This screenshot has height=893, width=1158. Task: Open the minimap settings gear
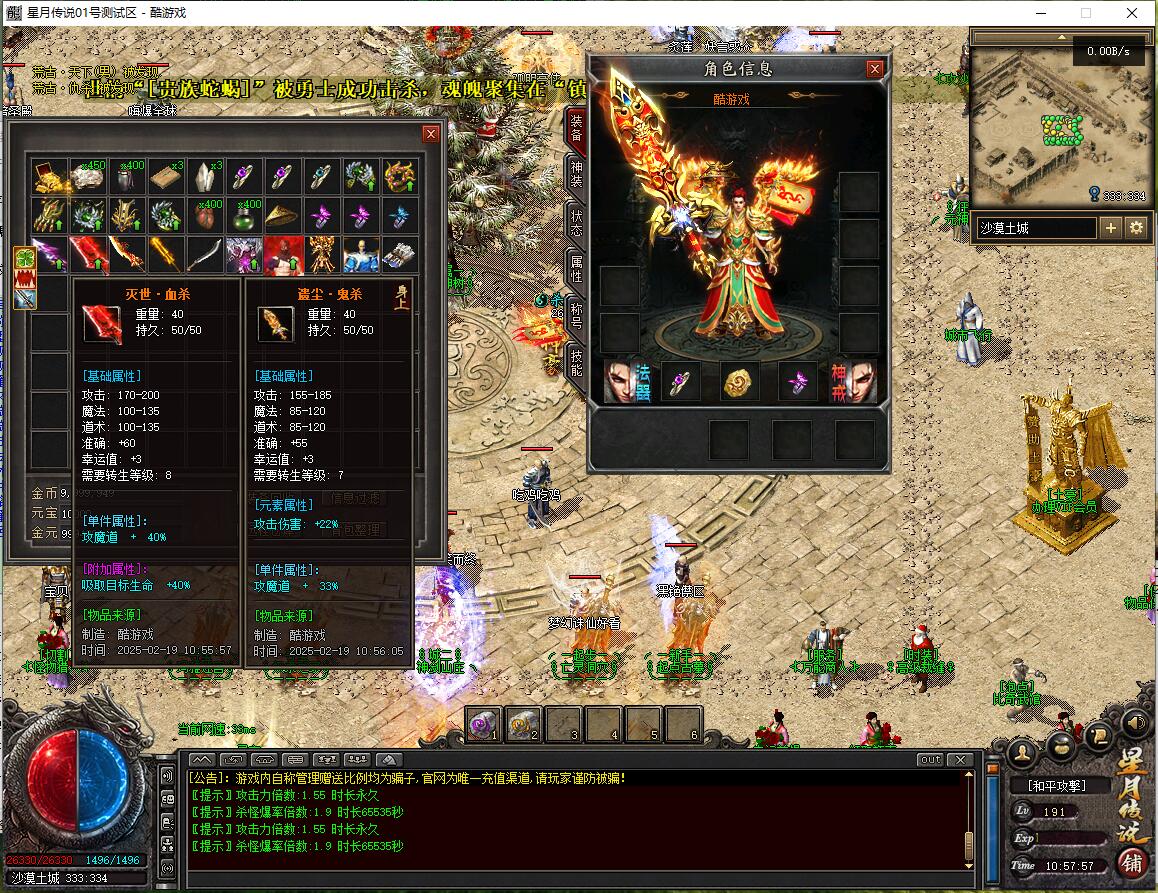point(1136,228)
